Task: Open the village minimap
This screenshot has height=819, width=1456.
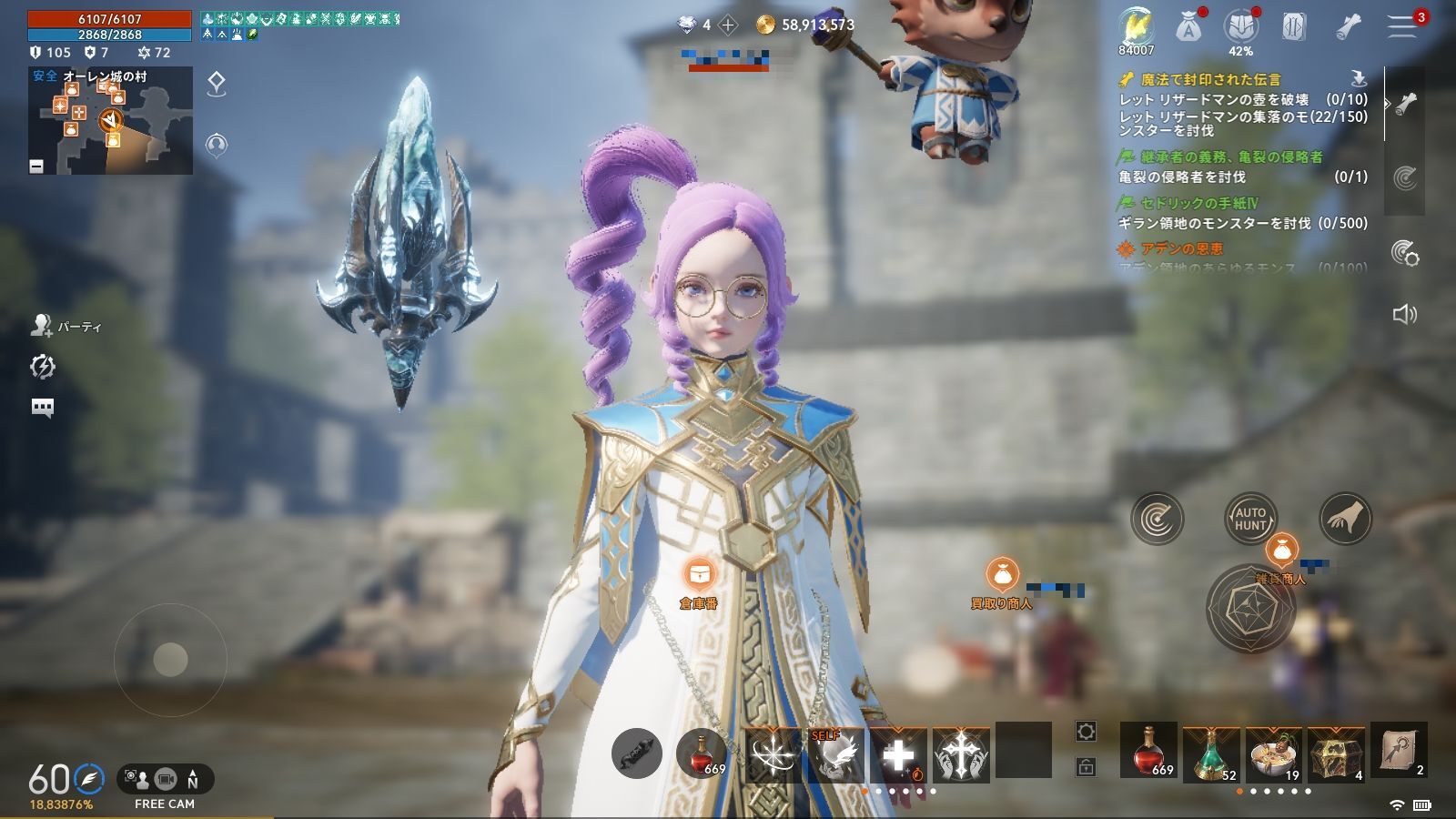Action: (110, 121)
